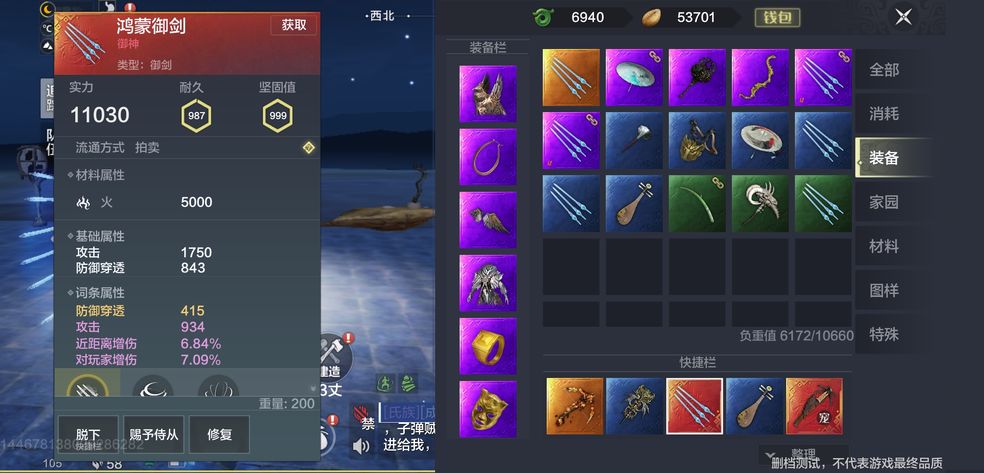Switch to the 全部 category tab

tap(884, 70)
